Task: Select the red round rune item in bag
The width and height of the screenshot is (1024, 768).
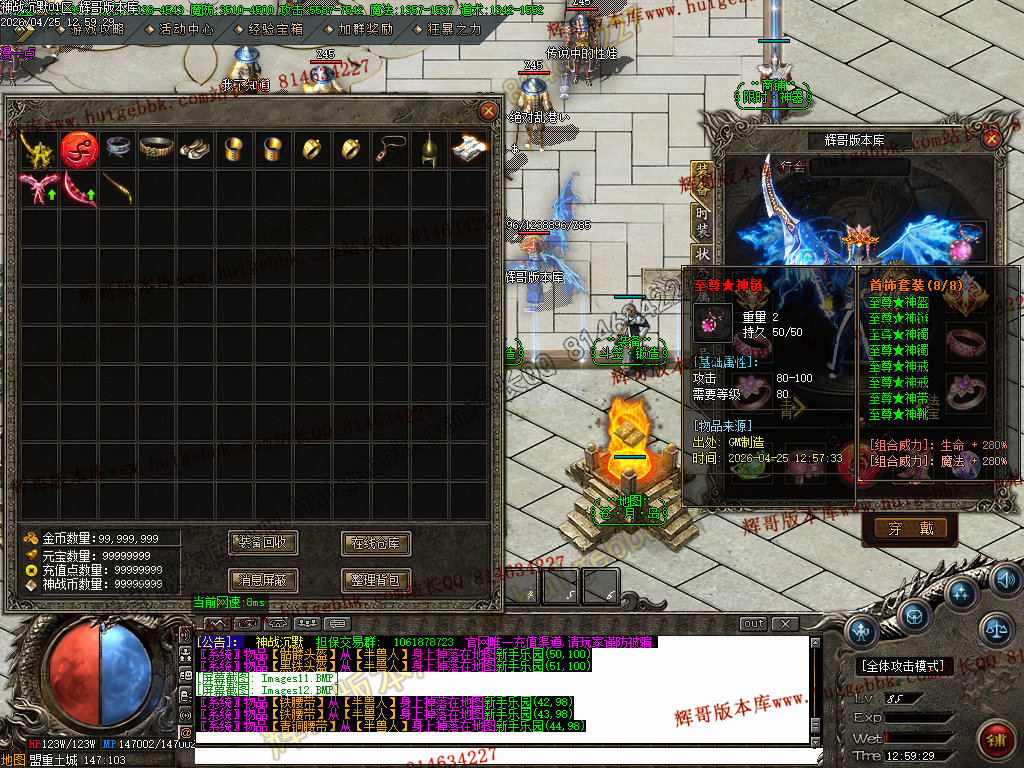Action: (77, 149)
